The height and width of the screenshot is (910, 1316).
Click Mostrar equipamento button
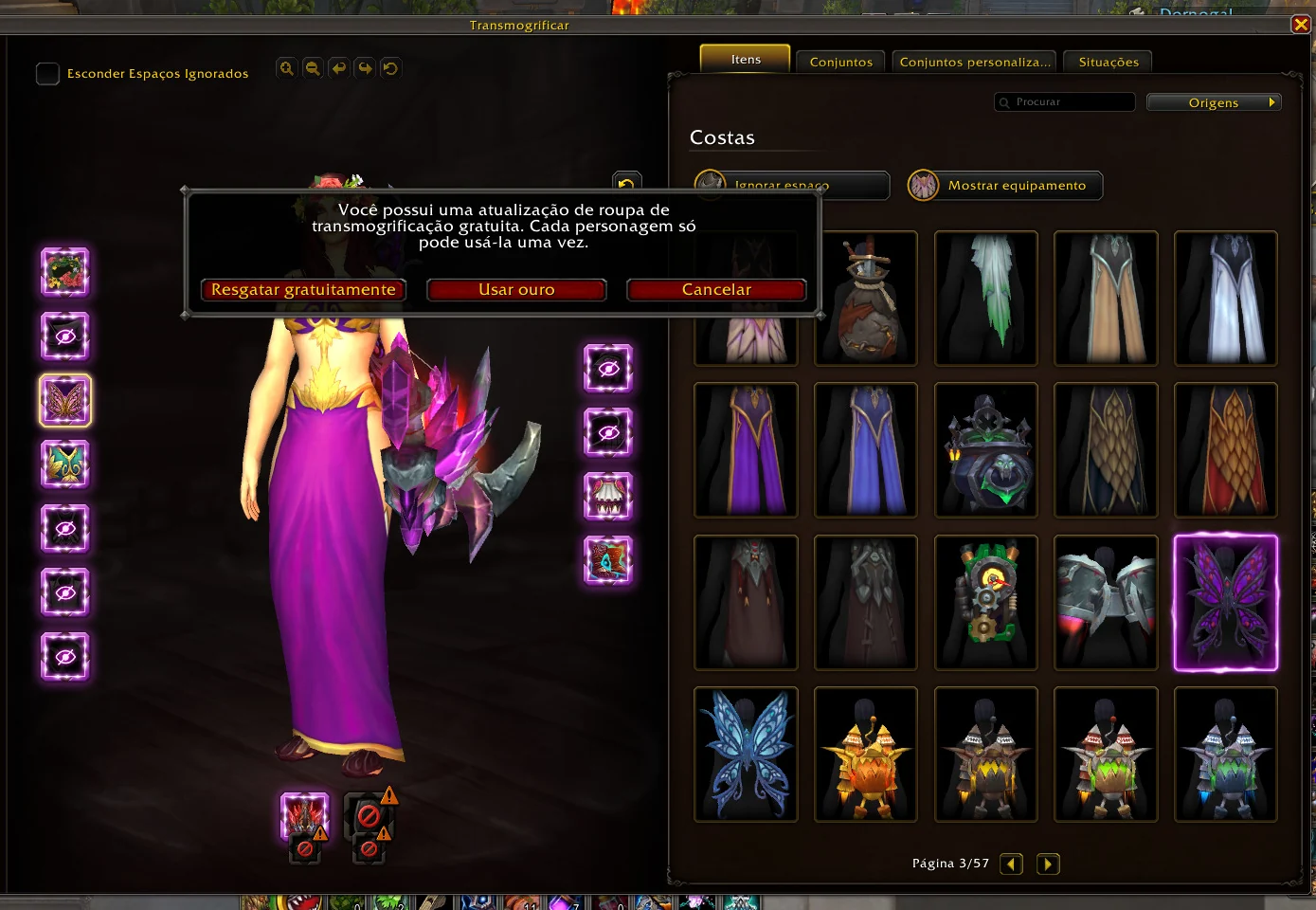(x=1004, y=185)
